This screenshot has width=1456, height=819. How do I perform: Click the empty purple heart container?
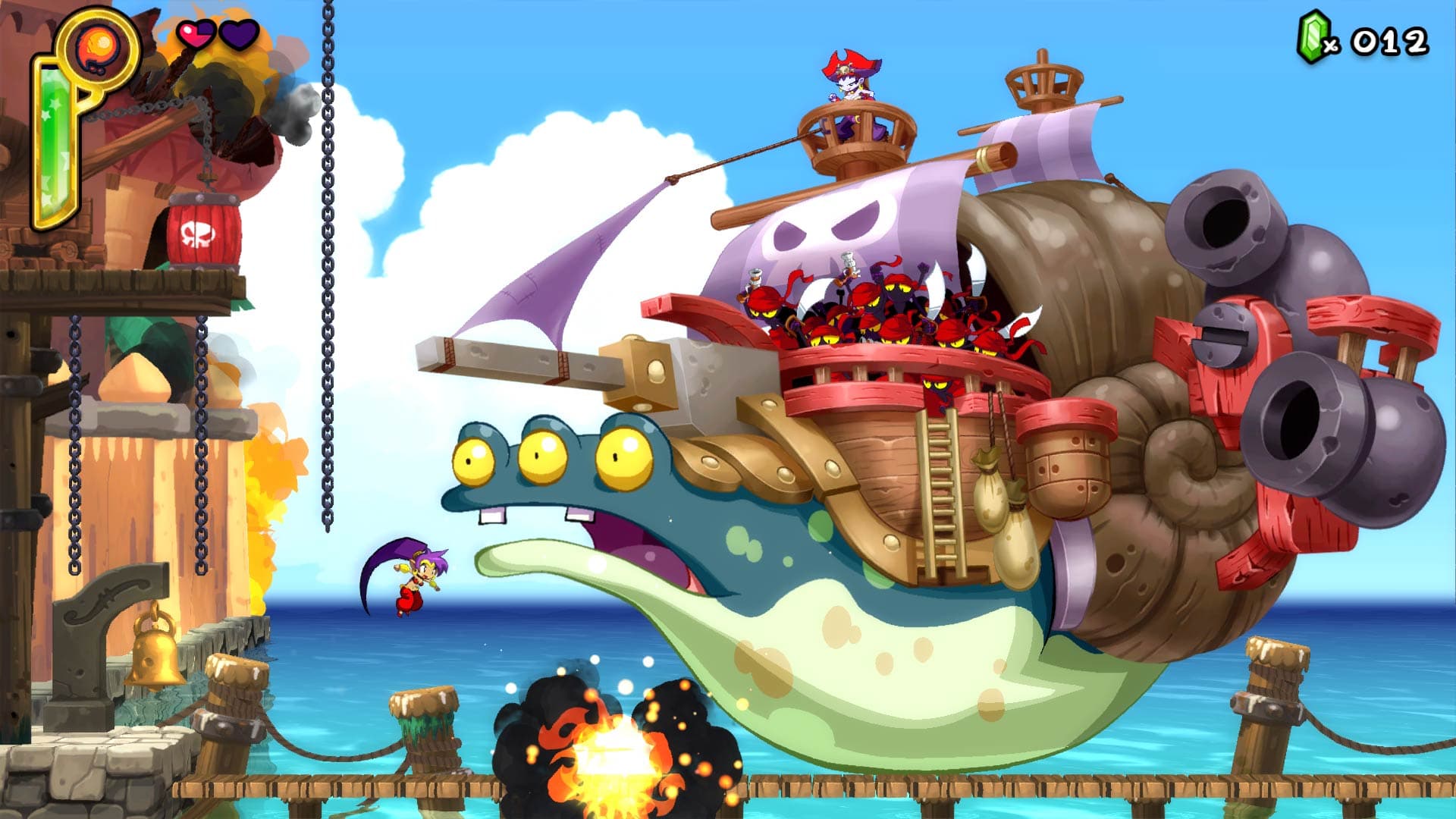pos(237,34)
